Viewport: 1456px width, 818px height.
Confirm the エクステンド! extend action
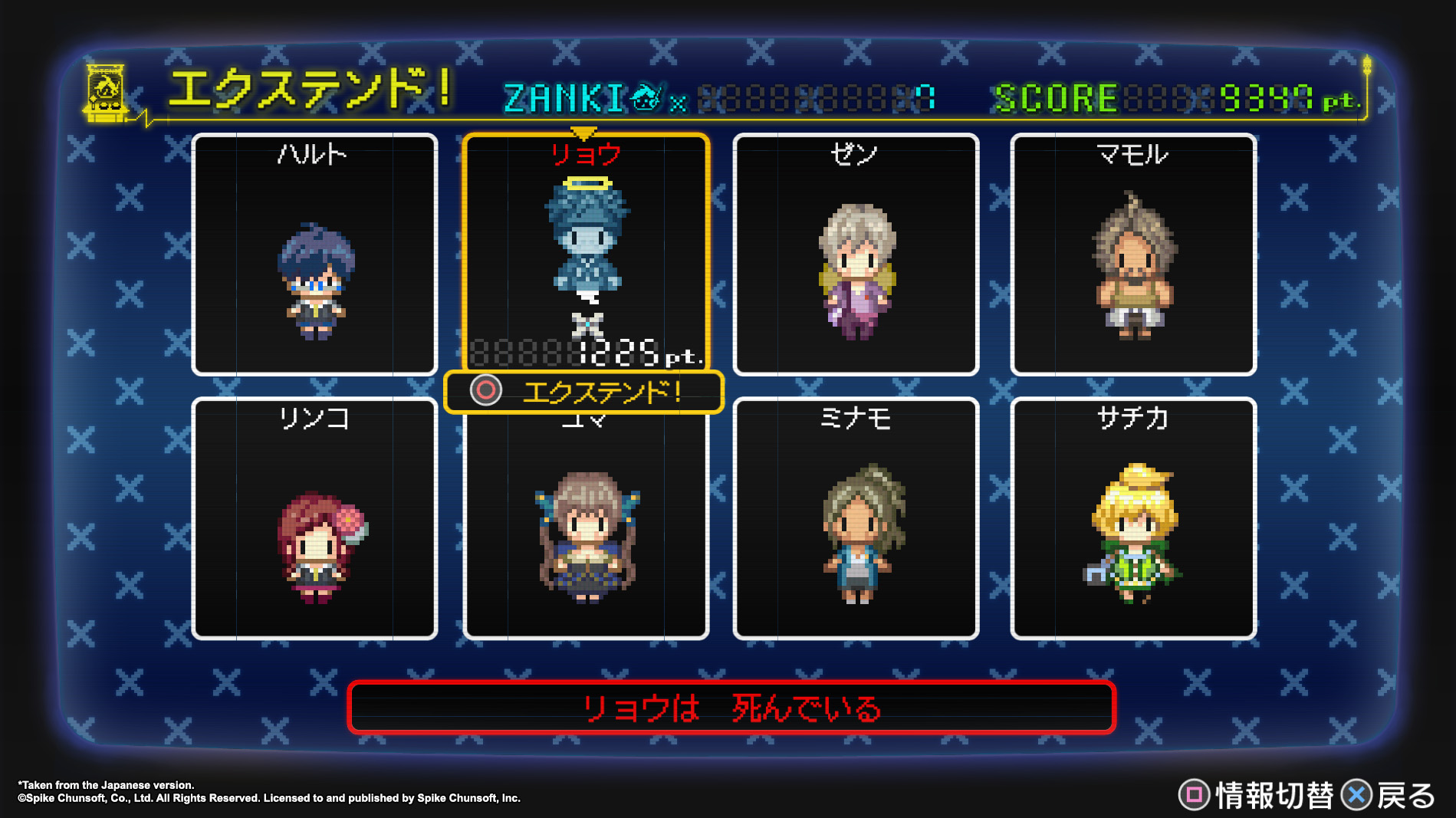[606, 392]
